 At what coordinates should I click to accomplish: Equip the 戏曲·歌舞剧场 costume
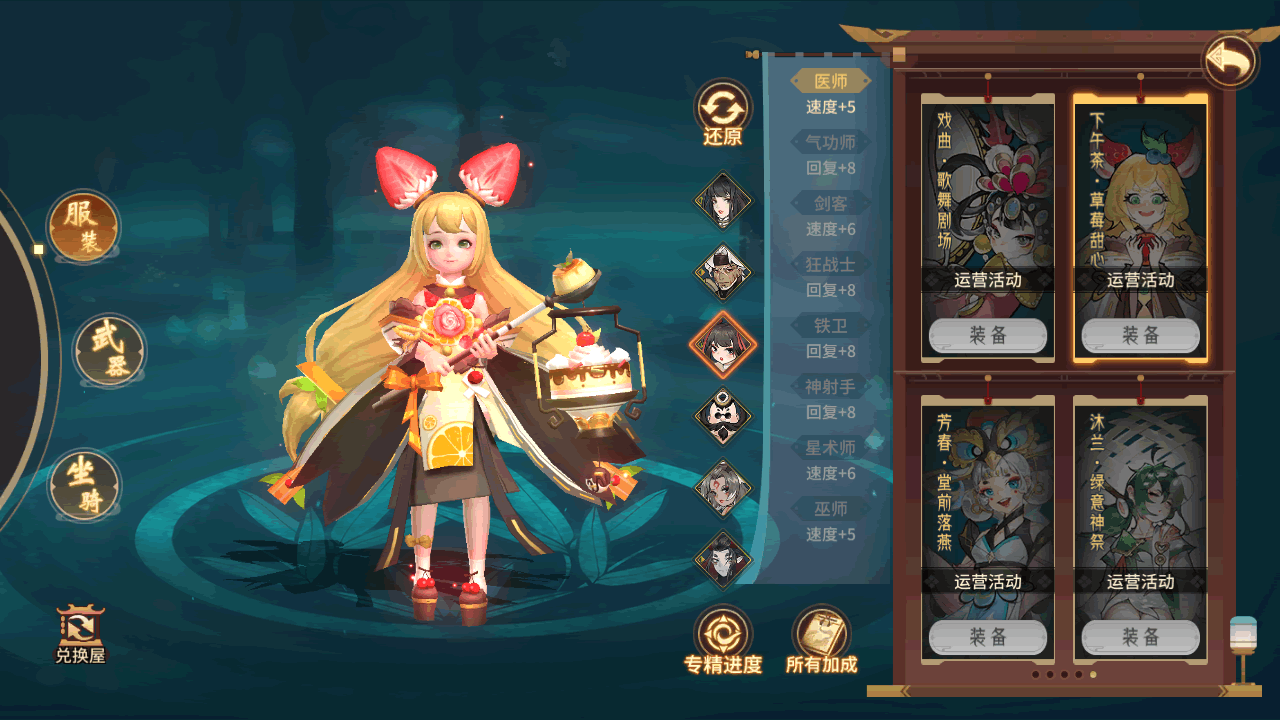click(988, 336)
